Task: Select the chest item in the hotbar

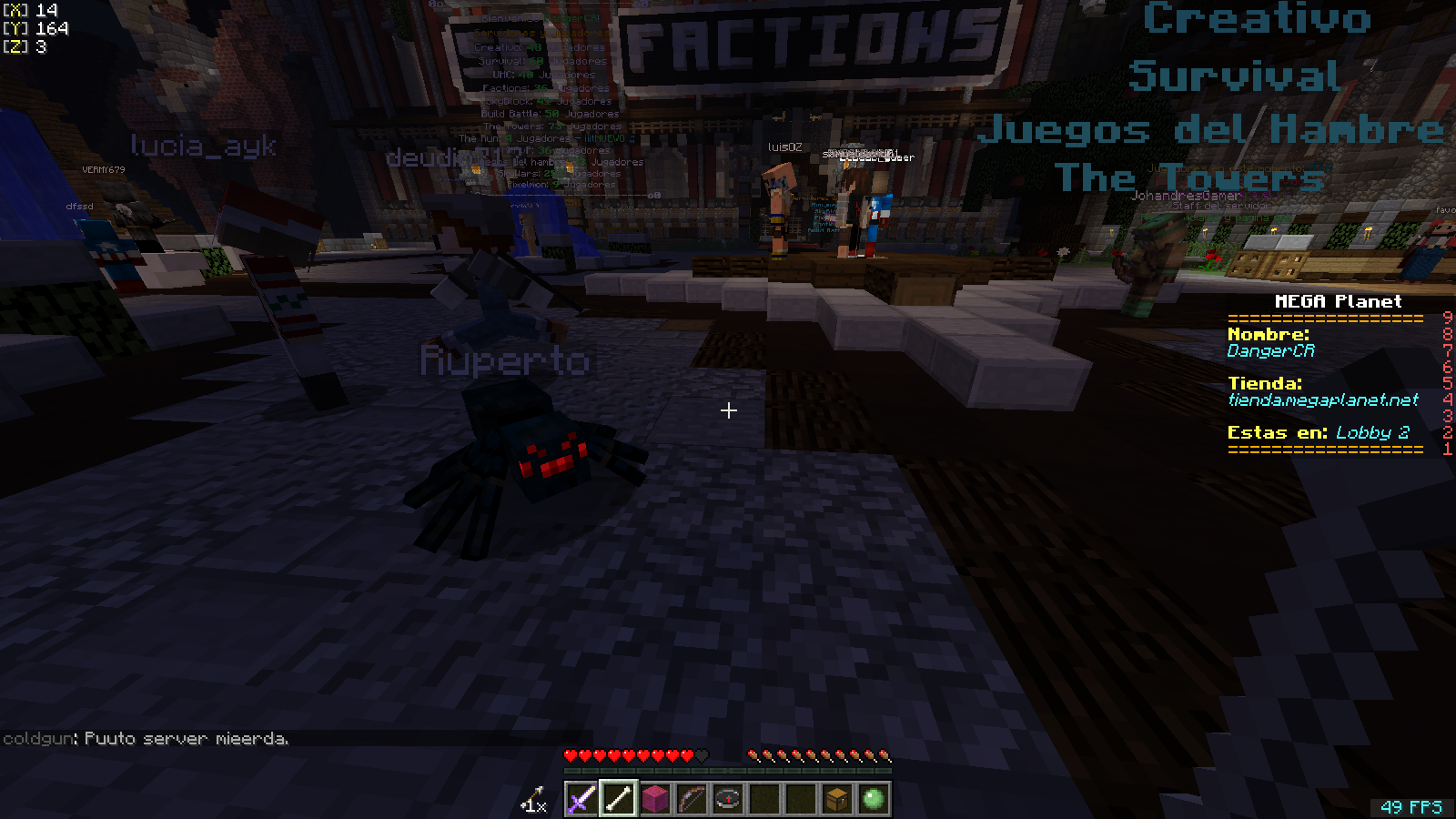Action: tap(836, 799)
